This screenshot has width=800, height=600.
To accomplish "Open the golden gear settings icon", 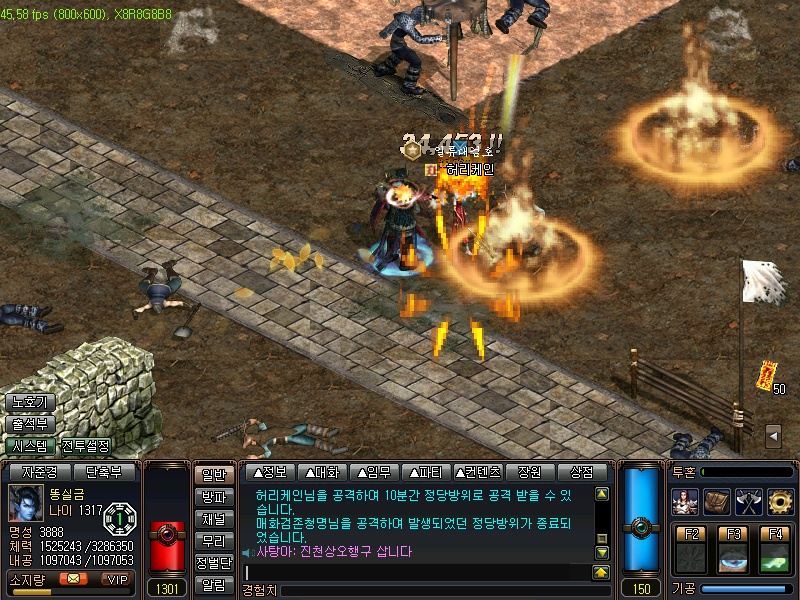I will [780, 500].
